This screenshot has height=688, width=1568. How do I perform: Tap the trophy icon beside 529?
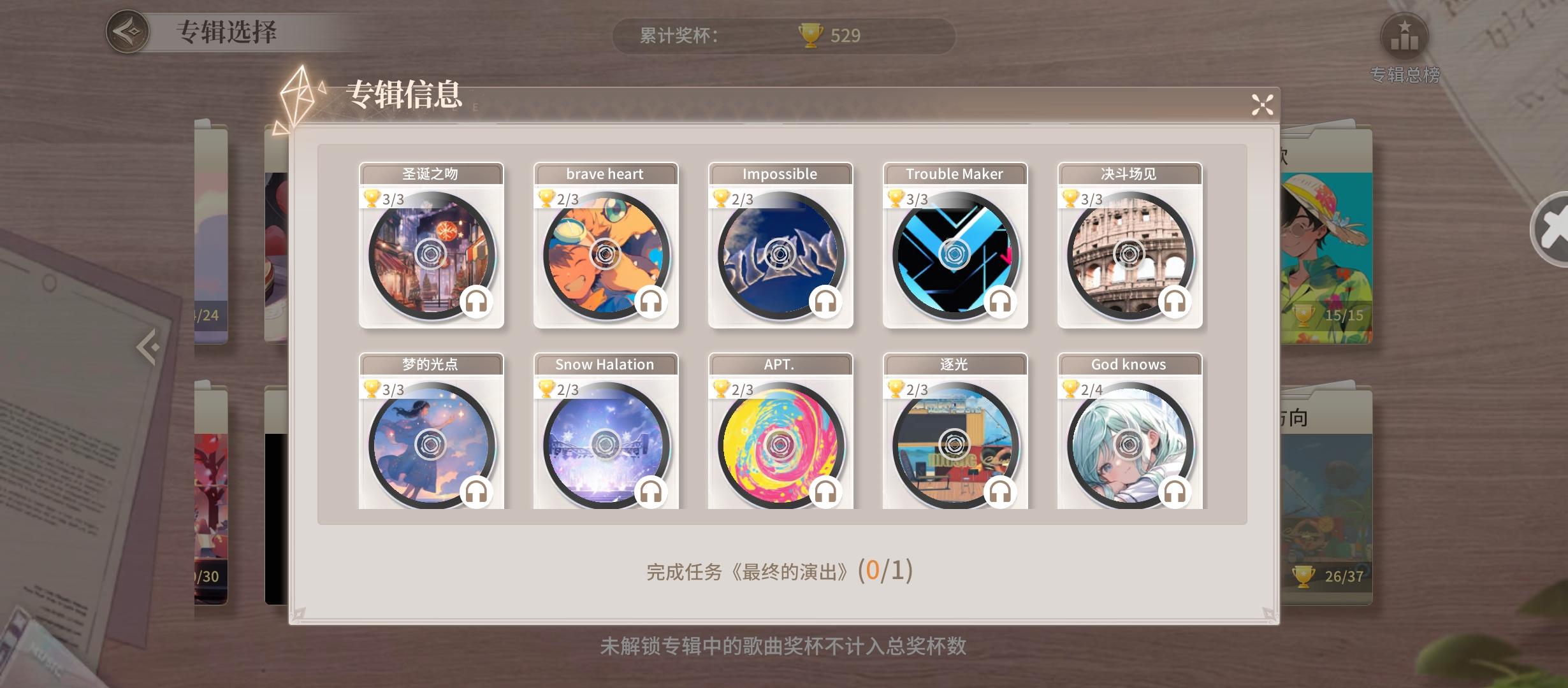(809, 35)
